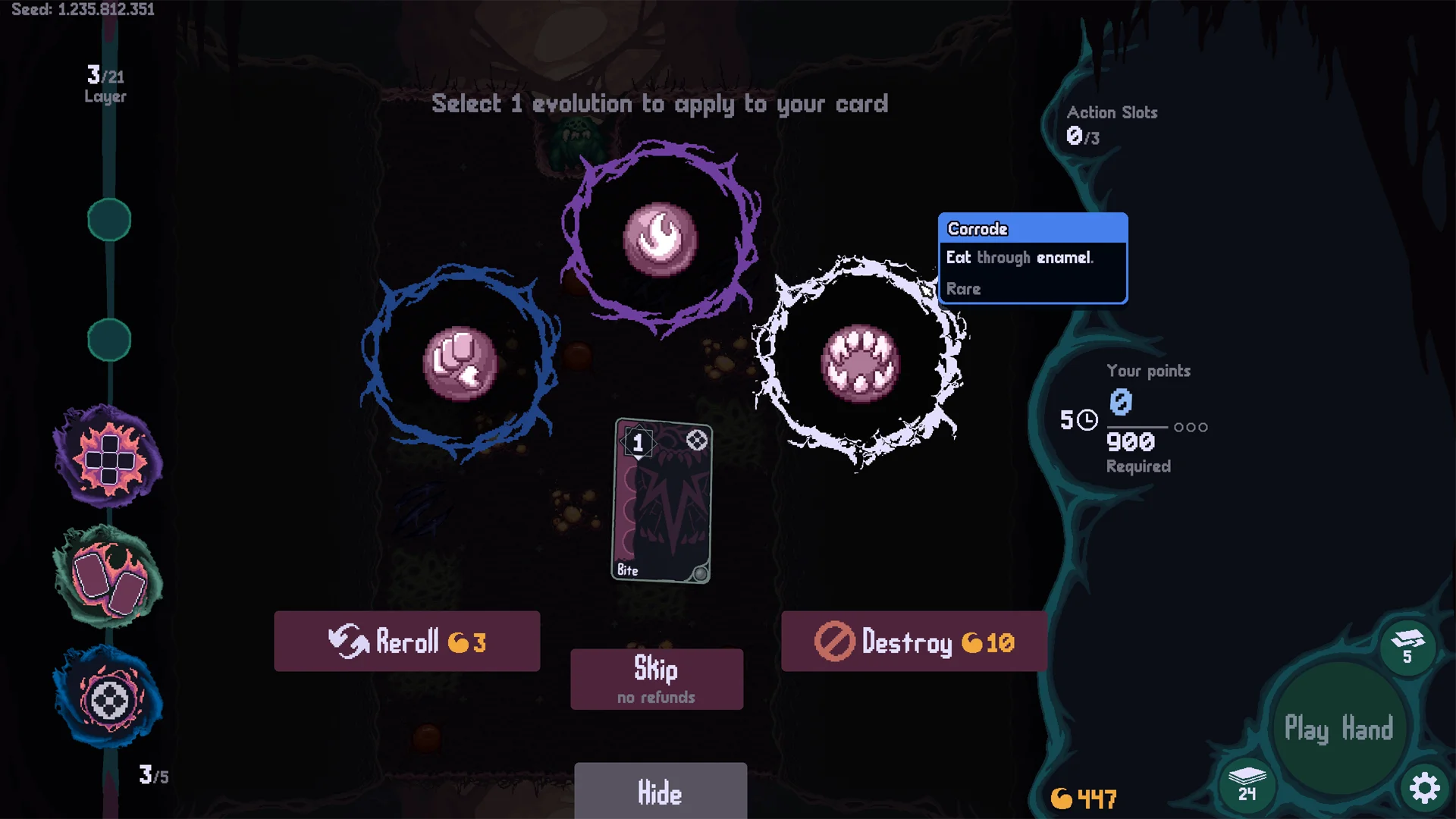Open the gear settings menu
This screenshot has height=819, width=1456.
click(1424, 788)
